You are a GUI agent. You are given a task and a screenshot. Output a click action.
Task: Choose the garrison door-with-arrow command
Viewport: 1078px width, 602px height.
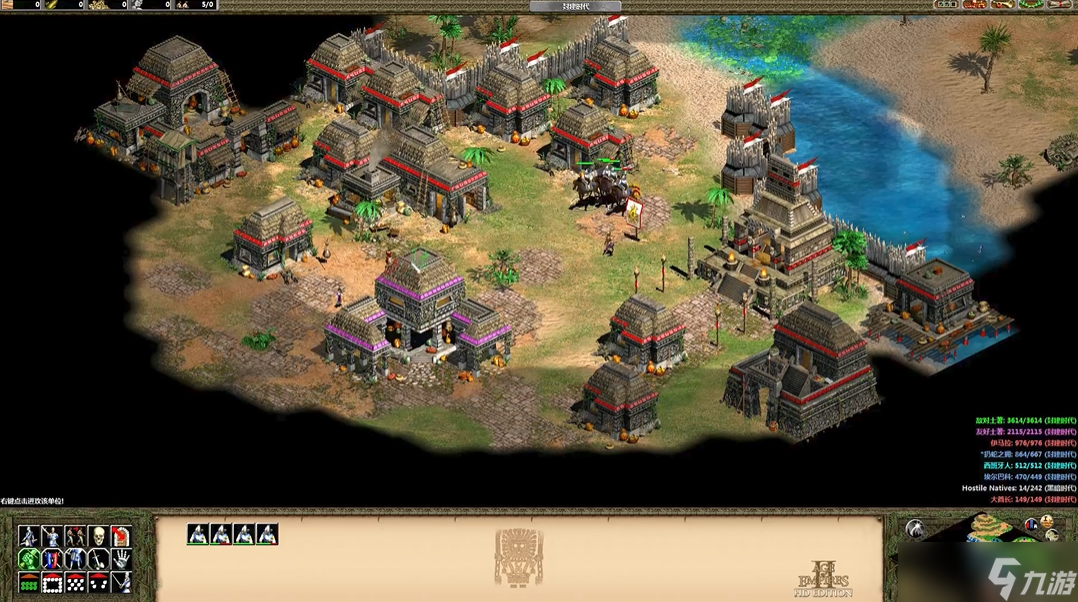121,537
